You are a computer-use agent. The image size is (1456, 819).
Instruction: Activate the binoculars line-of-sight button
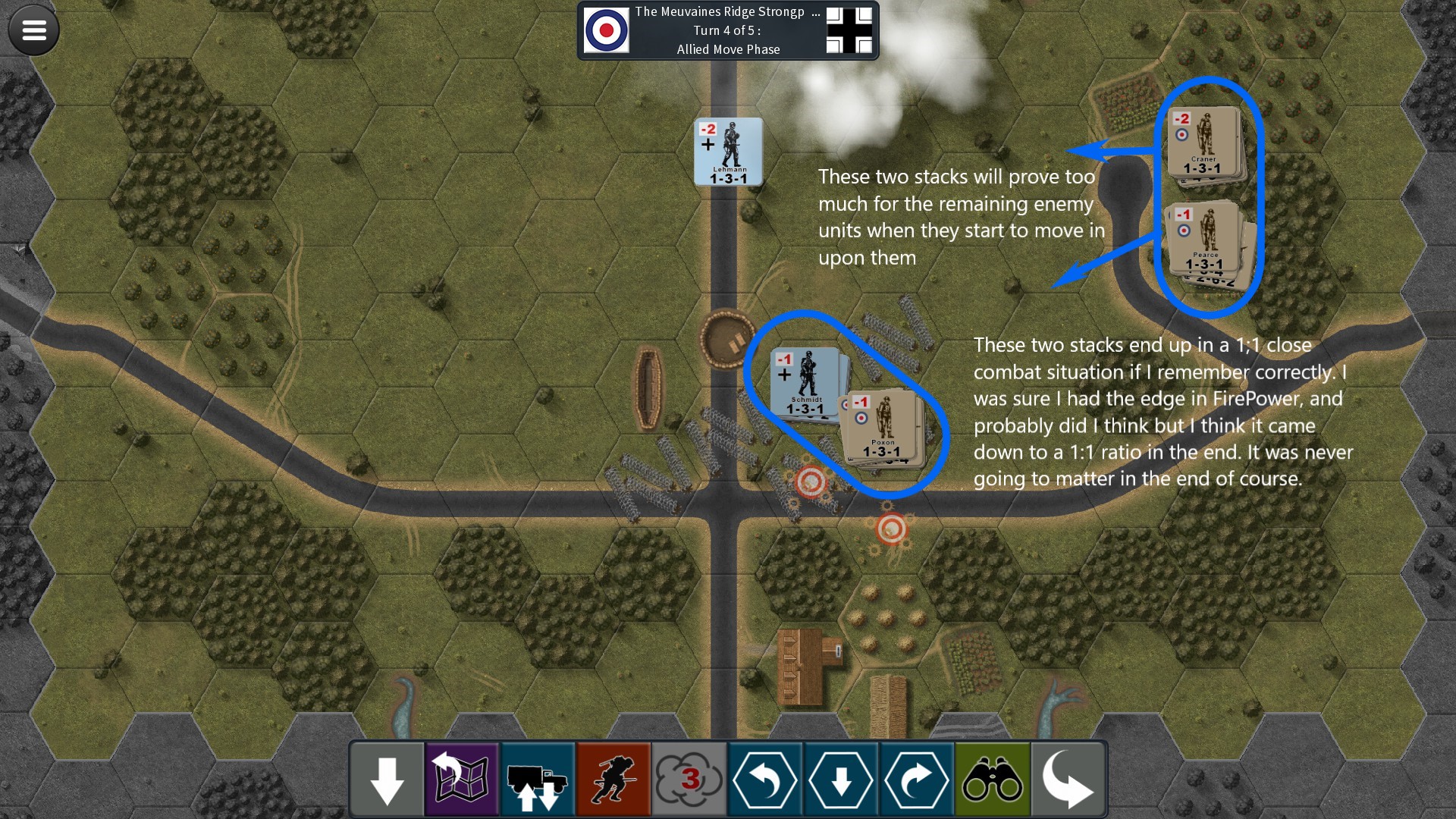click(993, 780)
